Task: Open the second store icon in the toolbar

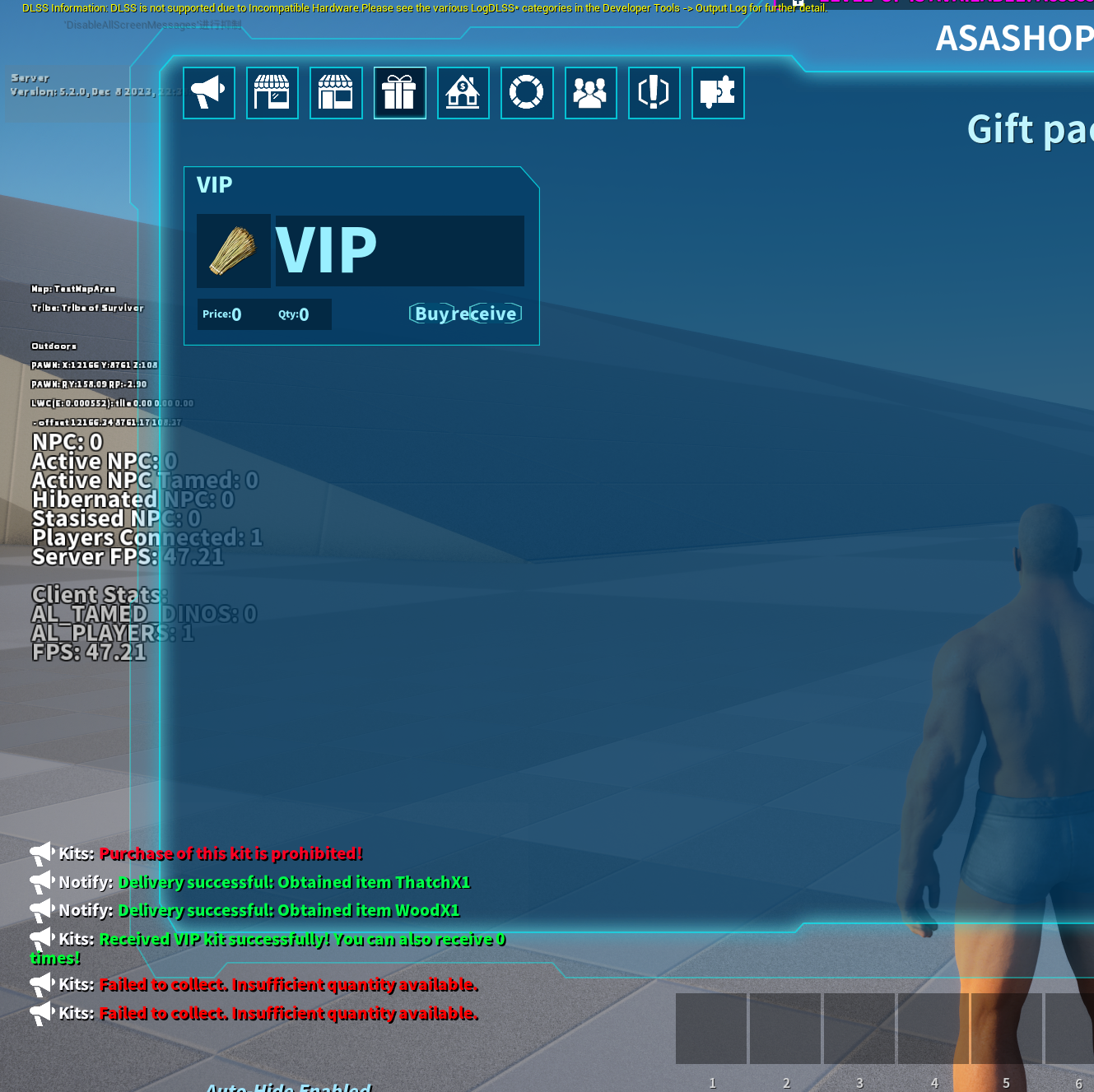Action: tap(336, 92)
